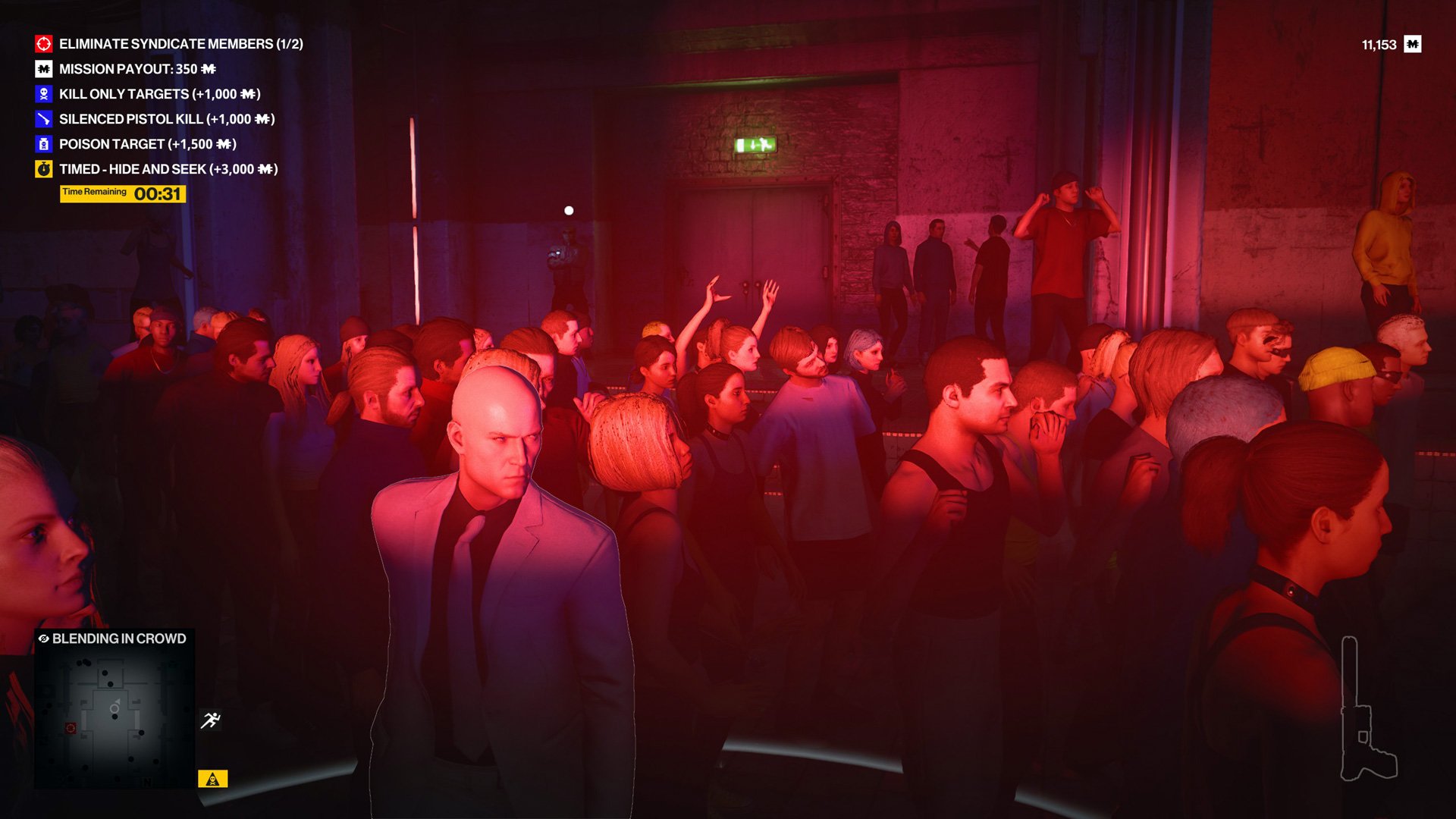Select the poison bottle objective icon
This screenshot has height=819, width=1456.
click(43, 144)
